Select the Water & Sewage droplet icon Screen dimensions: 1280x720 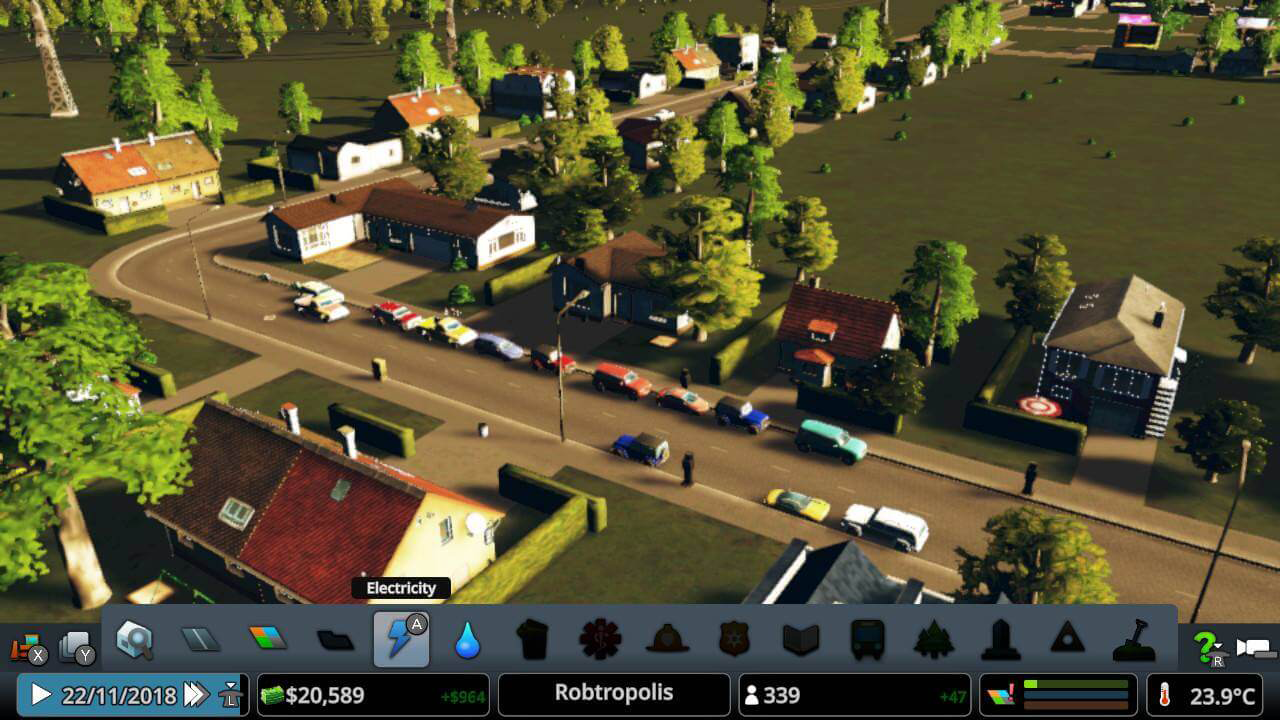[468, 640]
